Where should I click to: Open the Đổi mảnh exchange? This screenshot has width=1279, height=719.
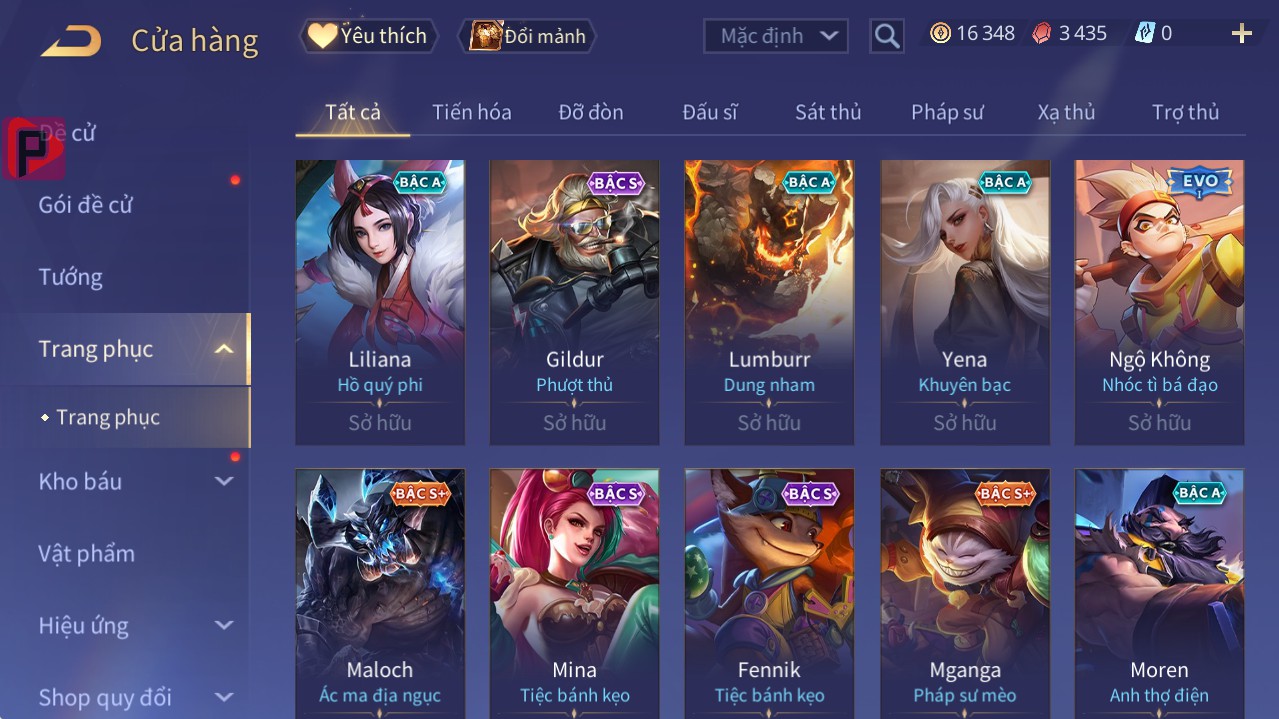pos(527,36)
